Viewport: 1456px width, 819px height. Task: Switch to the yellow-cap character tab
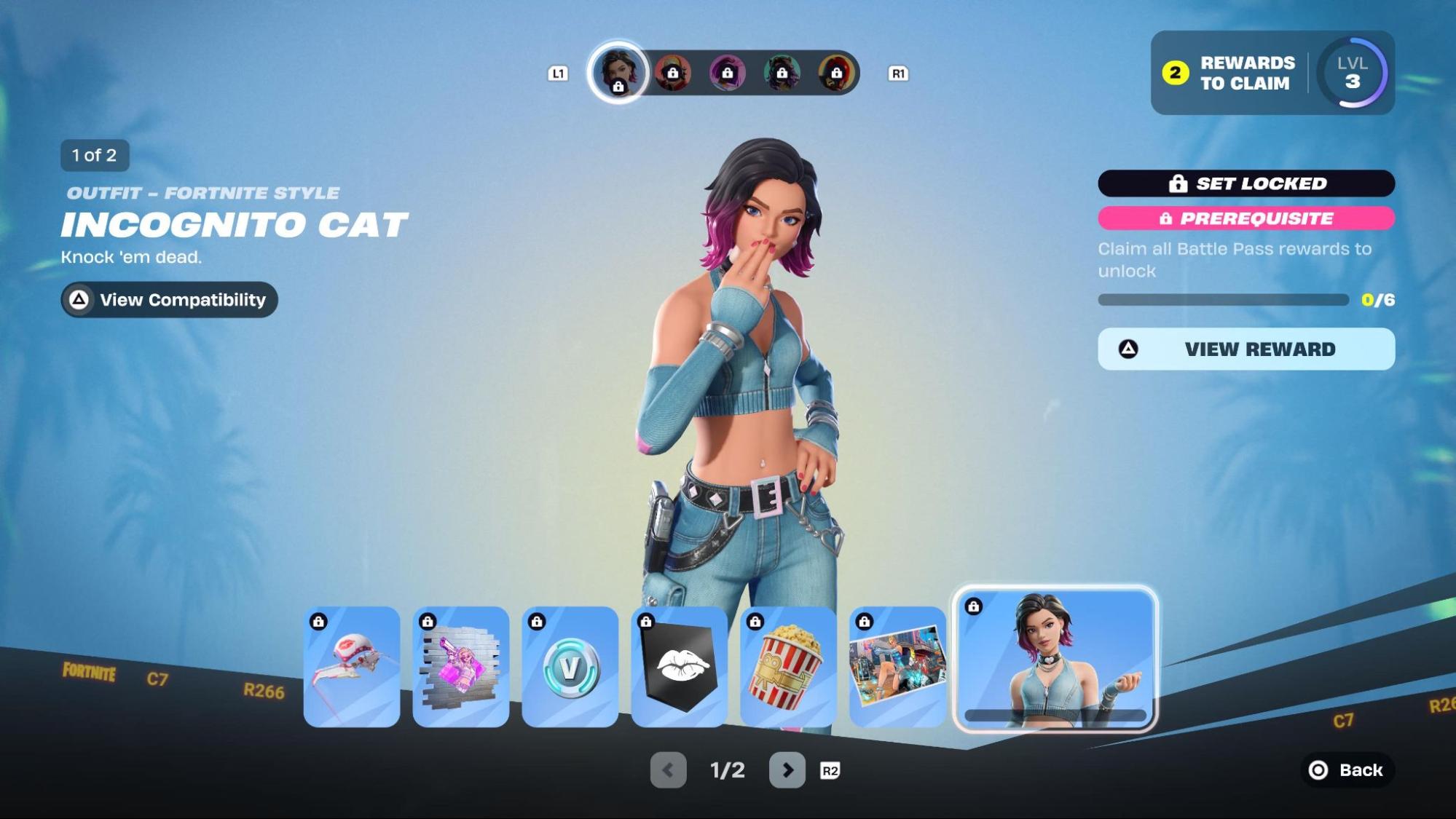672,73
